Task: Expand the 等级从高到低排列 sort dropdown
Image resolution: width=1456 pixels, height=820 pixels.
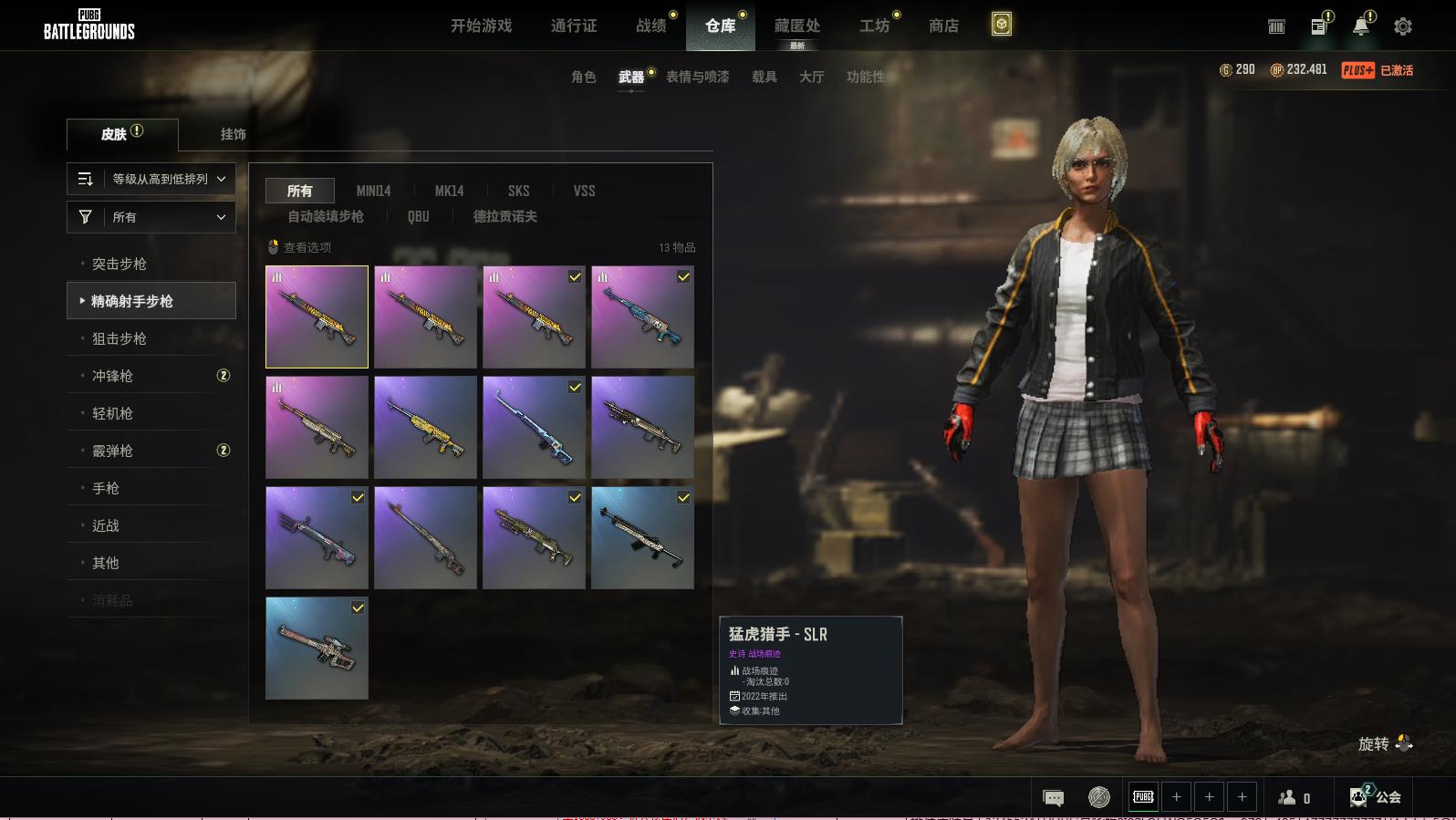Action: click(x=151, y=179)
